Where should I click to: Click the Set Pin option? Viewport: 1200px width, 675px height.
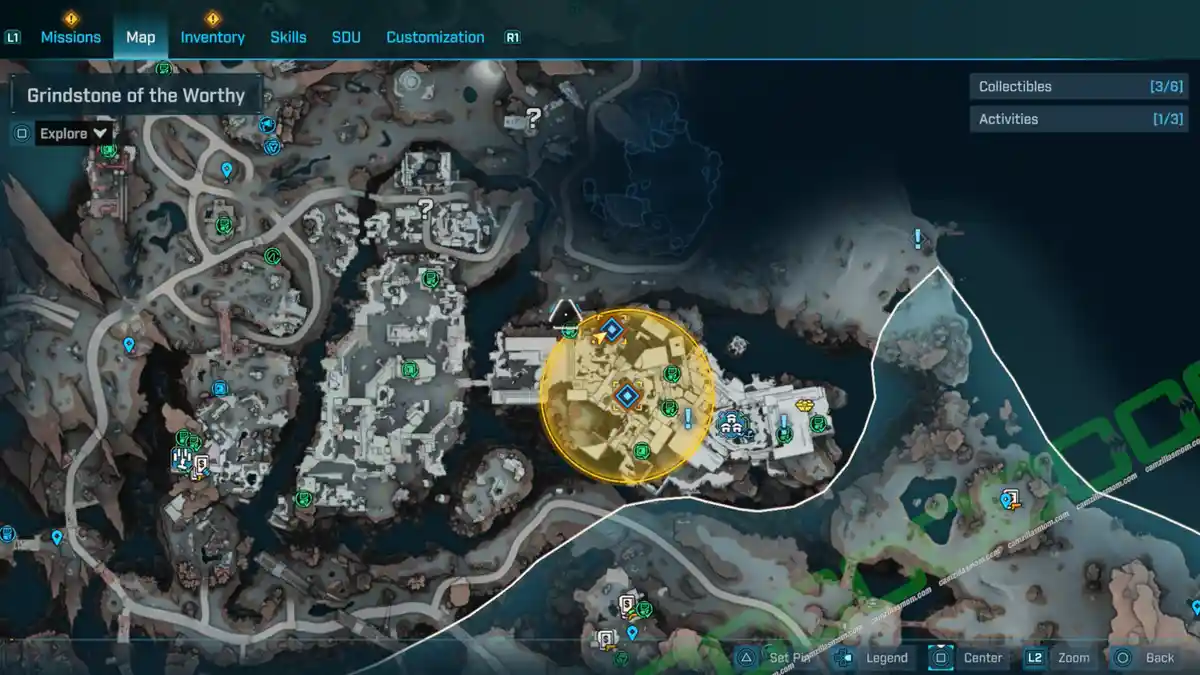(791, 658)
